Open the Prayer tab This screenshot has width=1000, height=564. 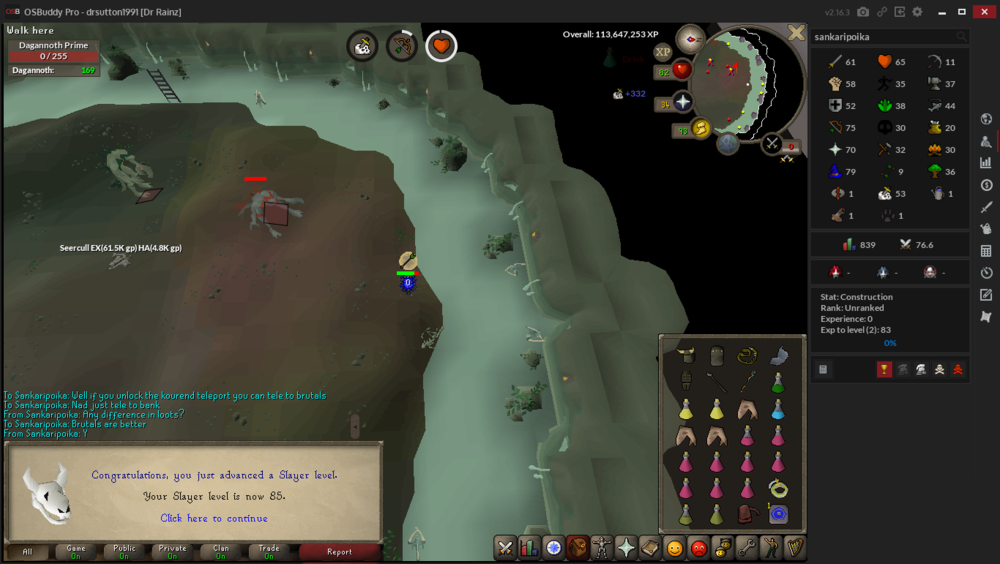[626, 547]
